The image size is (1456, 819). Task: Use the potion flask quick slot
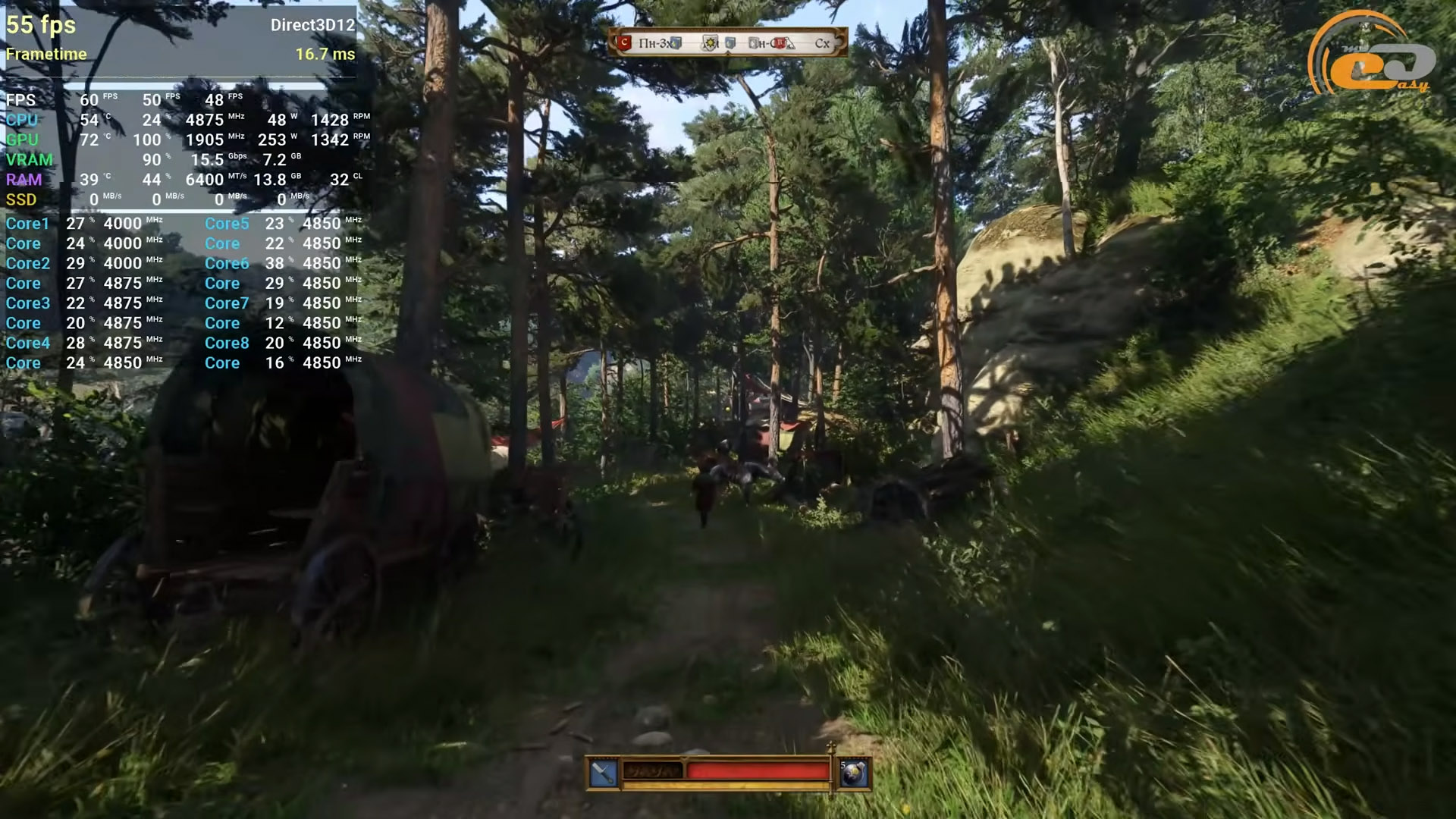pyautogui.click(x=854, y=773)
